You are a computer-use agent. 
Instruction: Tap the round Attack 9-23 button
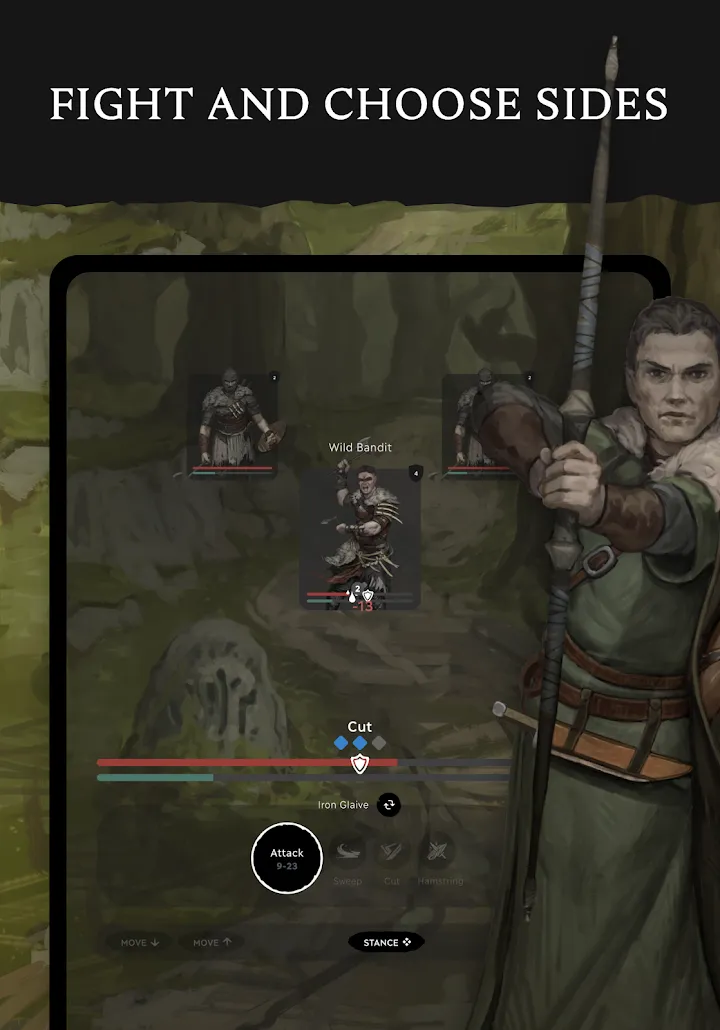[287, 858]
